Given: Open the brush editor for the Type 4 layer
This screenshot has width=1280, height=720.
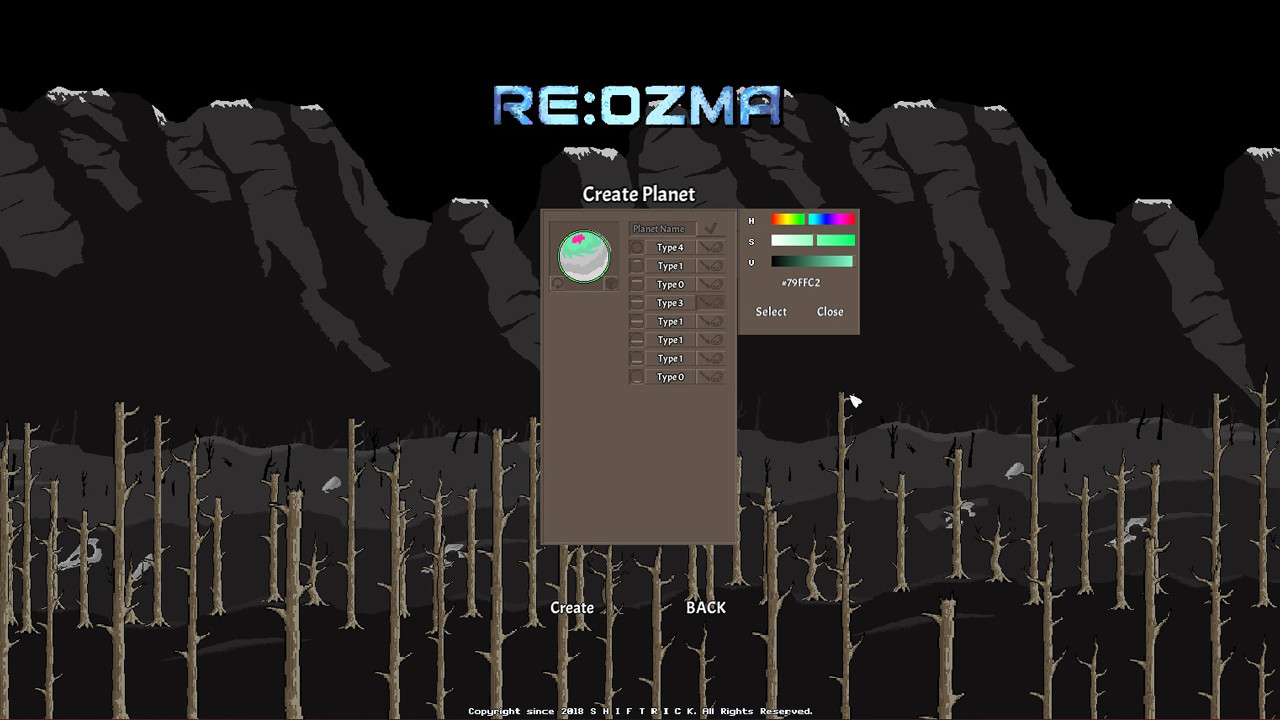Looking at the screenshot, I should (705, 246).
